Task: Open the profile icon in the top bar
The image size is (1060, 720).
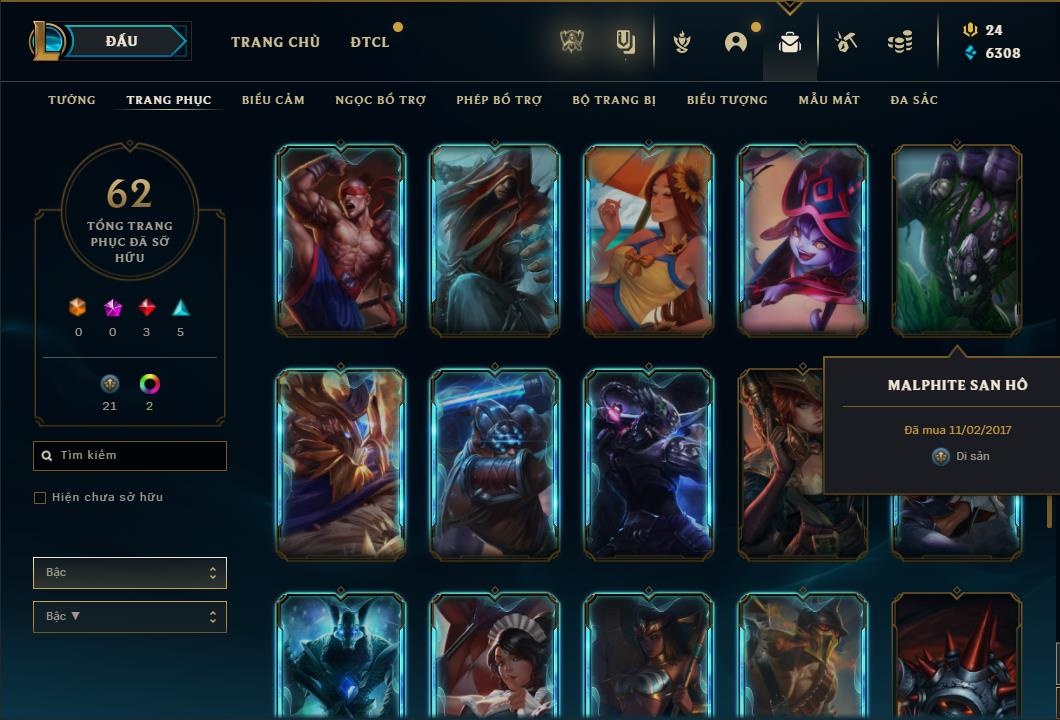Action: [x=736, y=42]
